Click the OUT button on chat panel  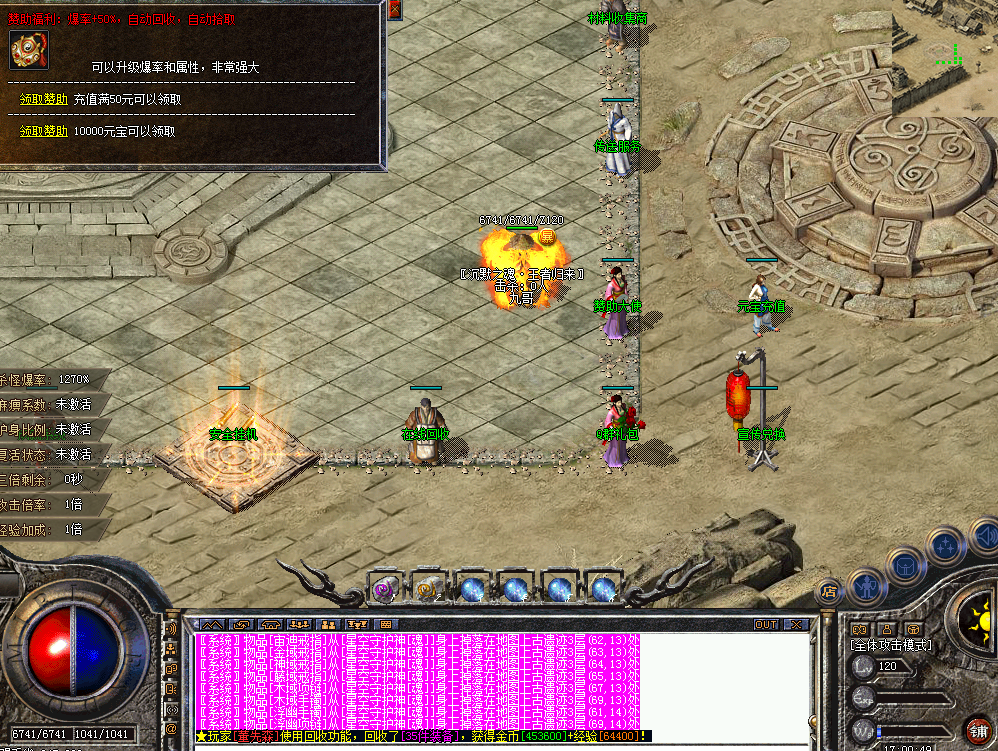pyautogui.click(x=766, y=625)
